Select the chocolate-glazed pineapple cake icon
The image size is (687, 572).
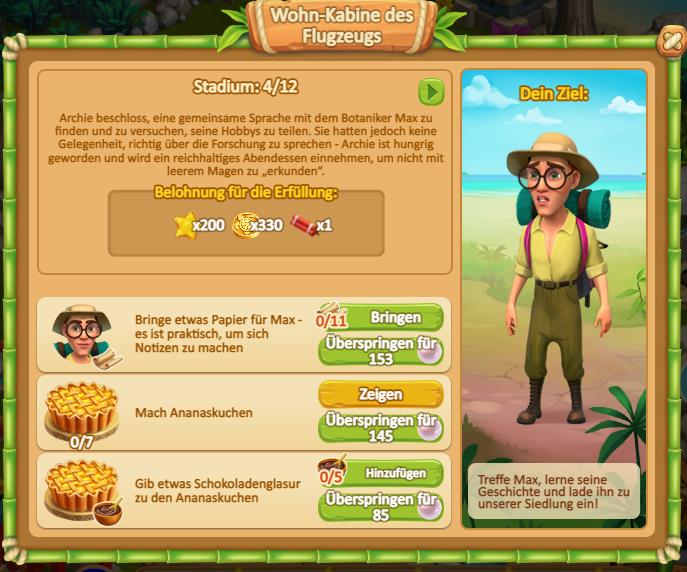pyautogui.click(x=81, y=490)
